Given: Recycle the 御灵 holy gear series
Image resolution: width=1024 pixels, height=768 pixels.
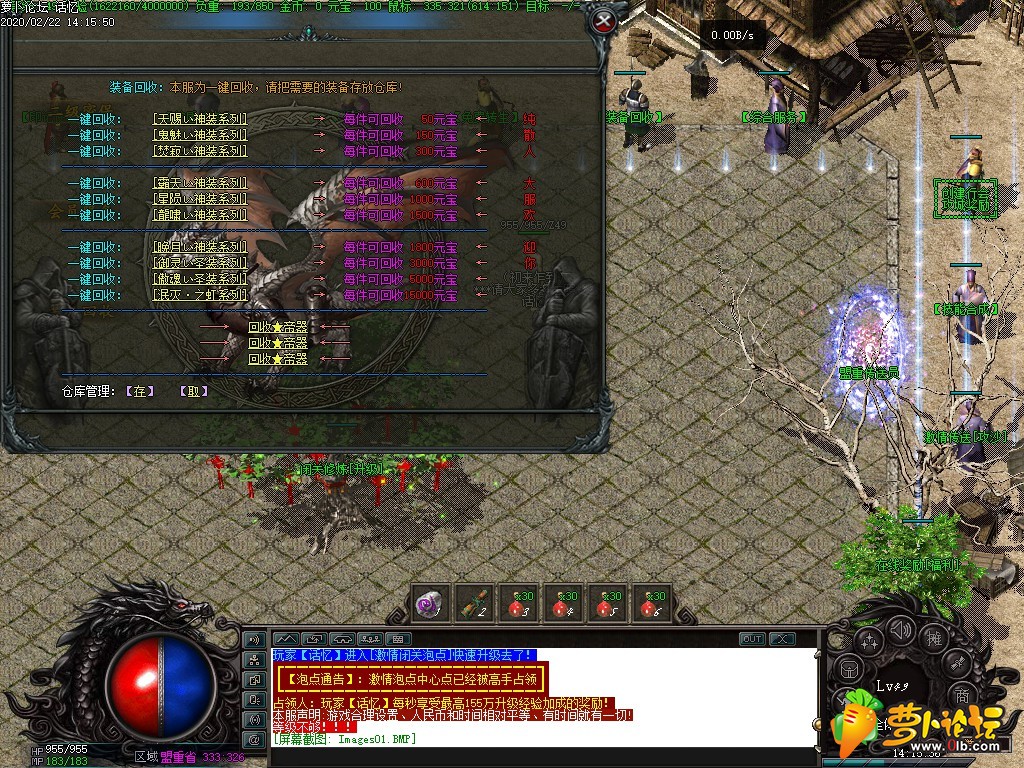Looking at the screenshot, I should (199, 263).
